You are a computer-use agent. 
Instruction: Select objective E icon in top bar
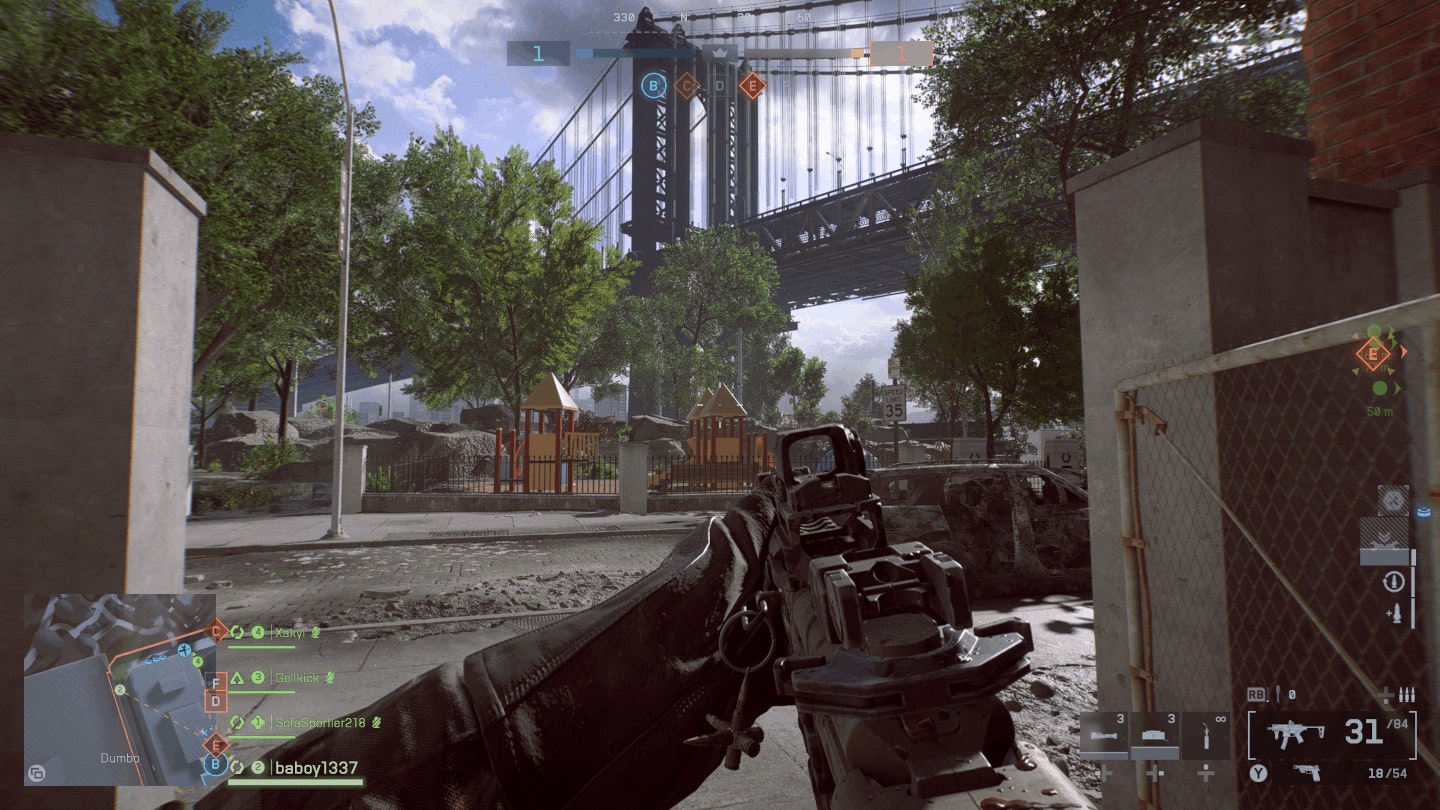click(752, 86)
